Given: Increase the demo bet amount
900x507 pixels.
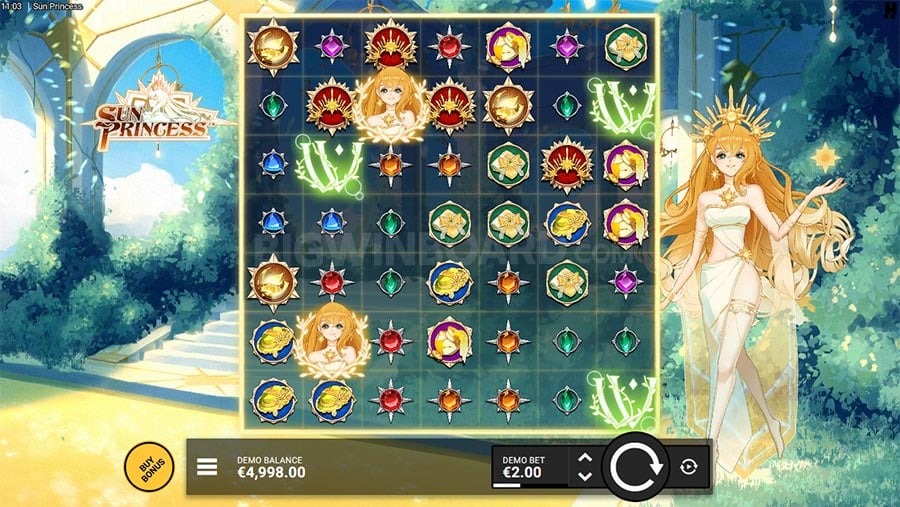Looking at the screenshot, I should pos(585,458).
